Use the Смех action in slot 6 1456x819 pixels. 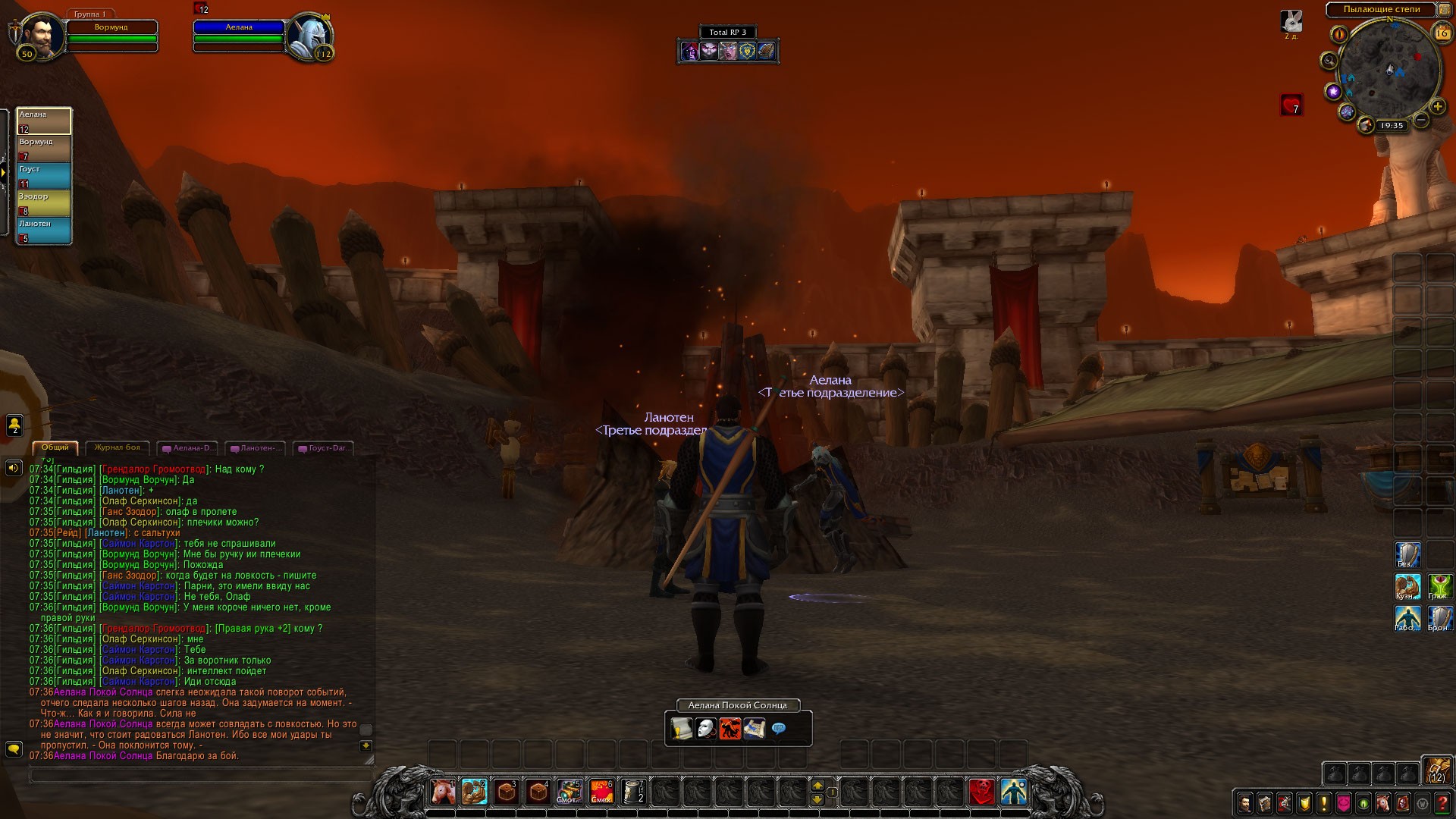[x=601, y=792]
